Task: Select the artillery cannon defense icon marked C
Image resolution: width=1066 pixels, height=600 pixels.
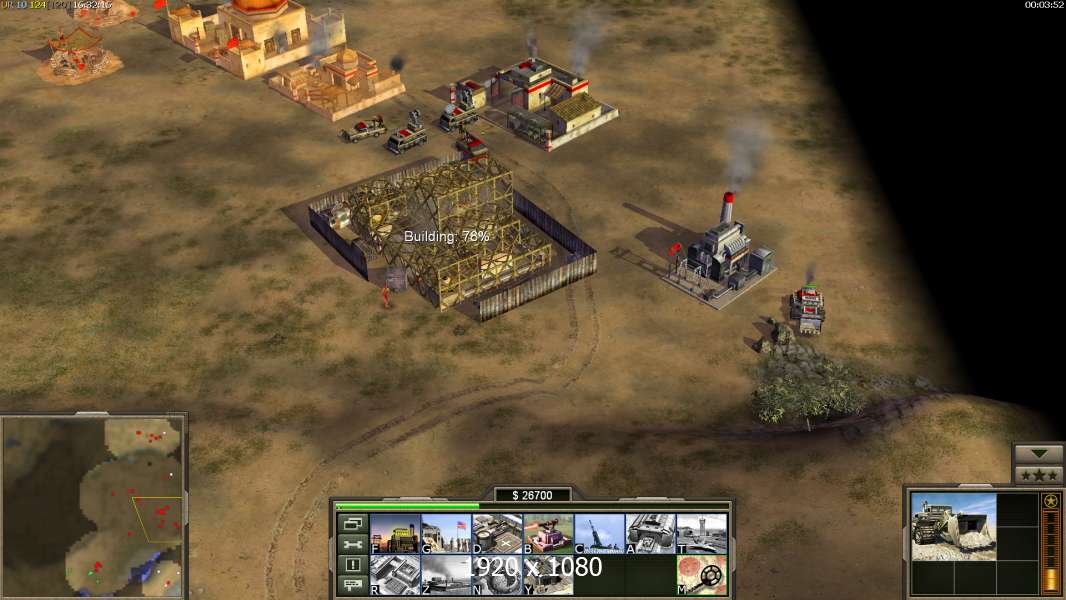Action: [x=599, y=534]
